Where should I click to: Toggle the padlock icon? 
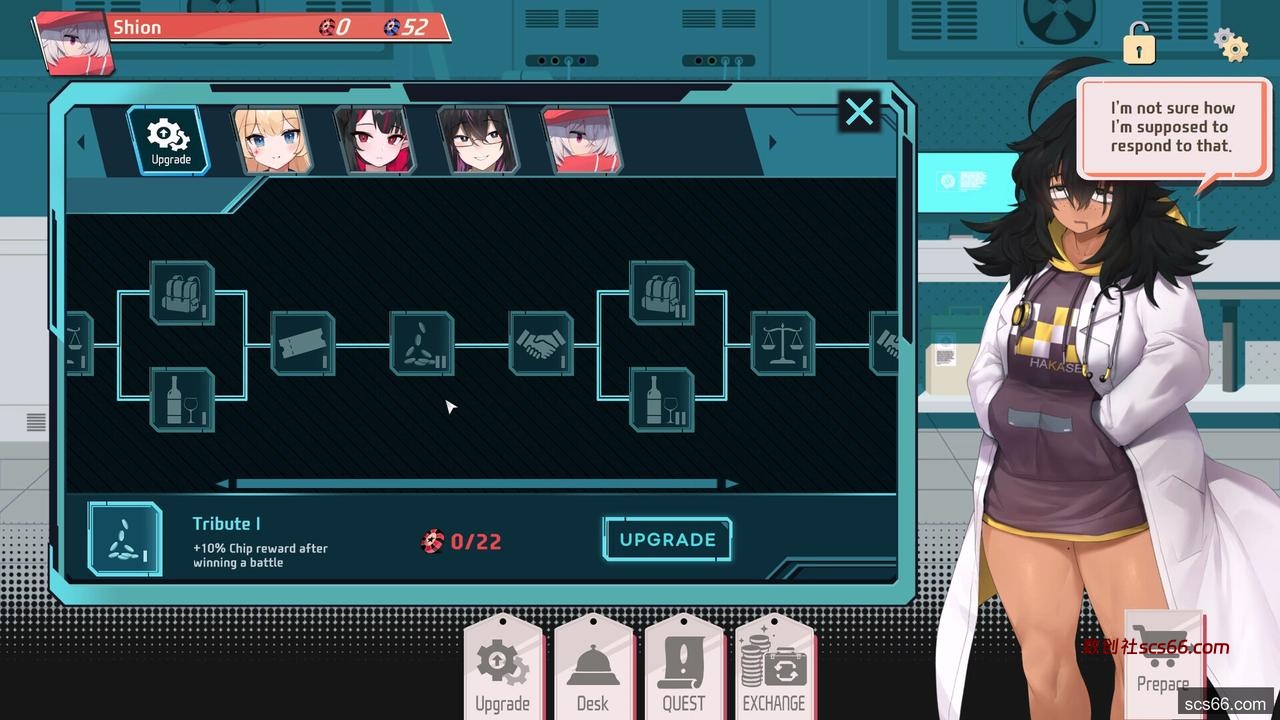tap(1138, 43)
